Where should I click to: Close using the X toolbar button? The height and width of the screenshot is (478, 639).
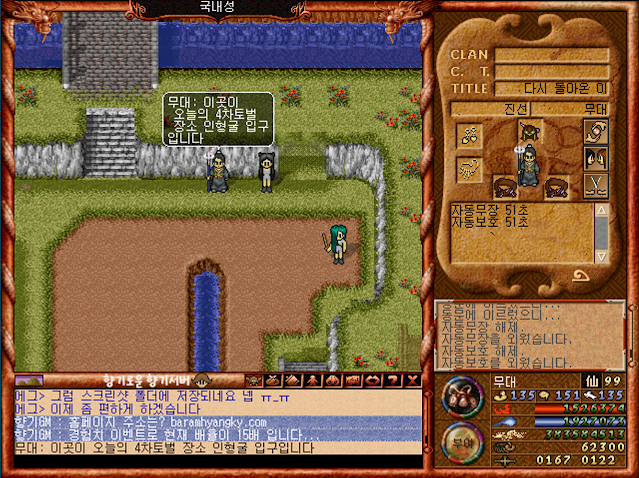click(x=410, y=380)
